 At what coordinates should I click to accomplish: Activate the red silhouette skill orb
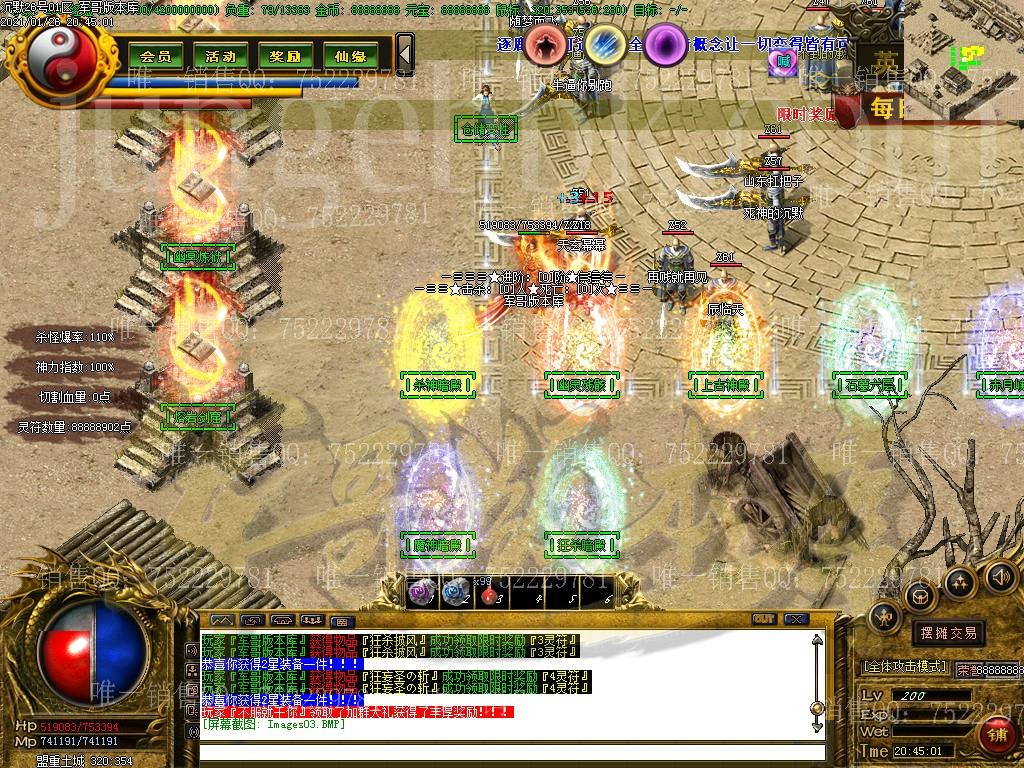[x=546, y=44]
